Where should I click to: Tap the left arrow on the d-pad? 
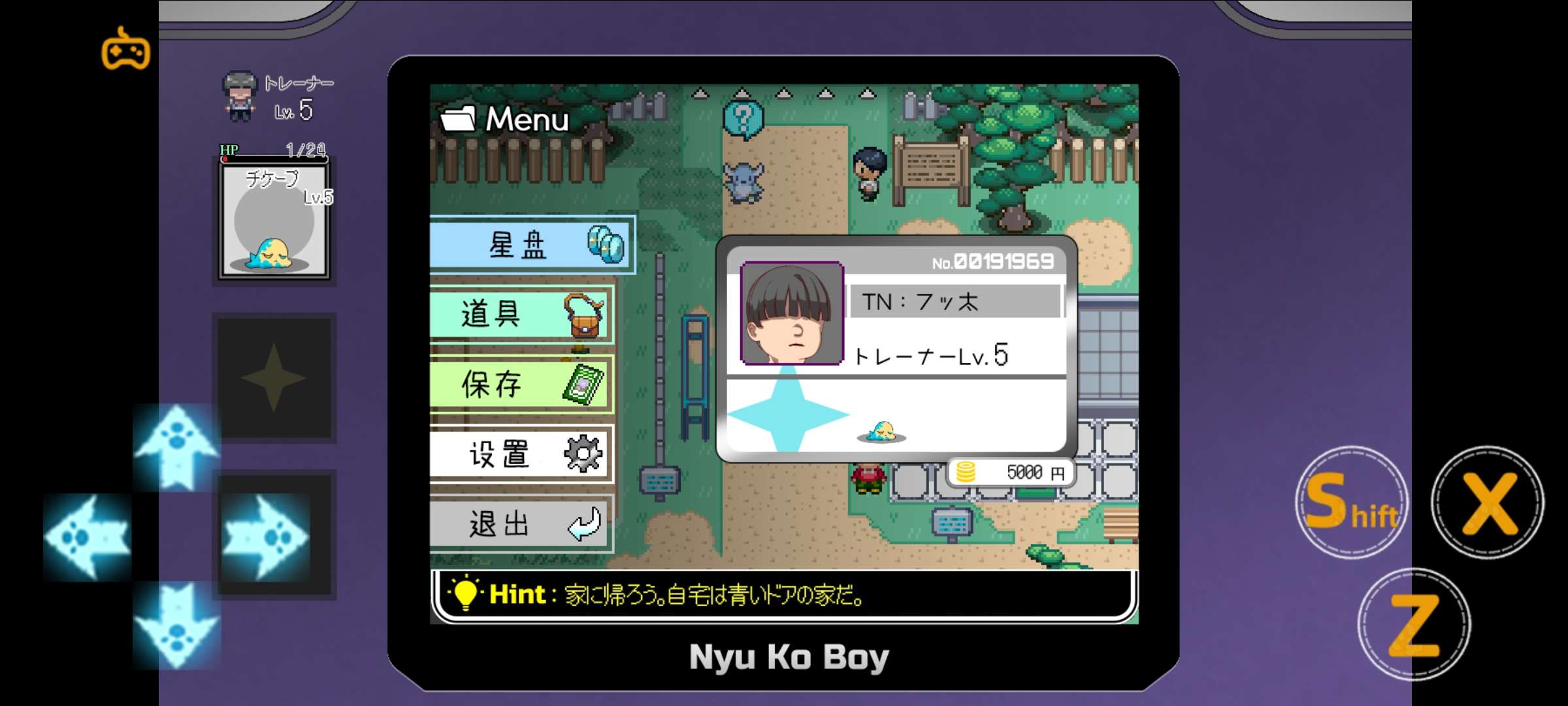click(88, 537)
